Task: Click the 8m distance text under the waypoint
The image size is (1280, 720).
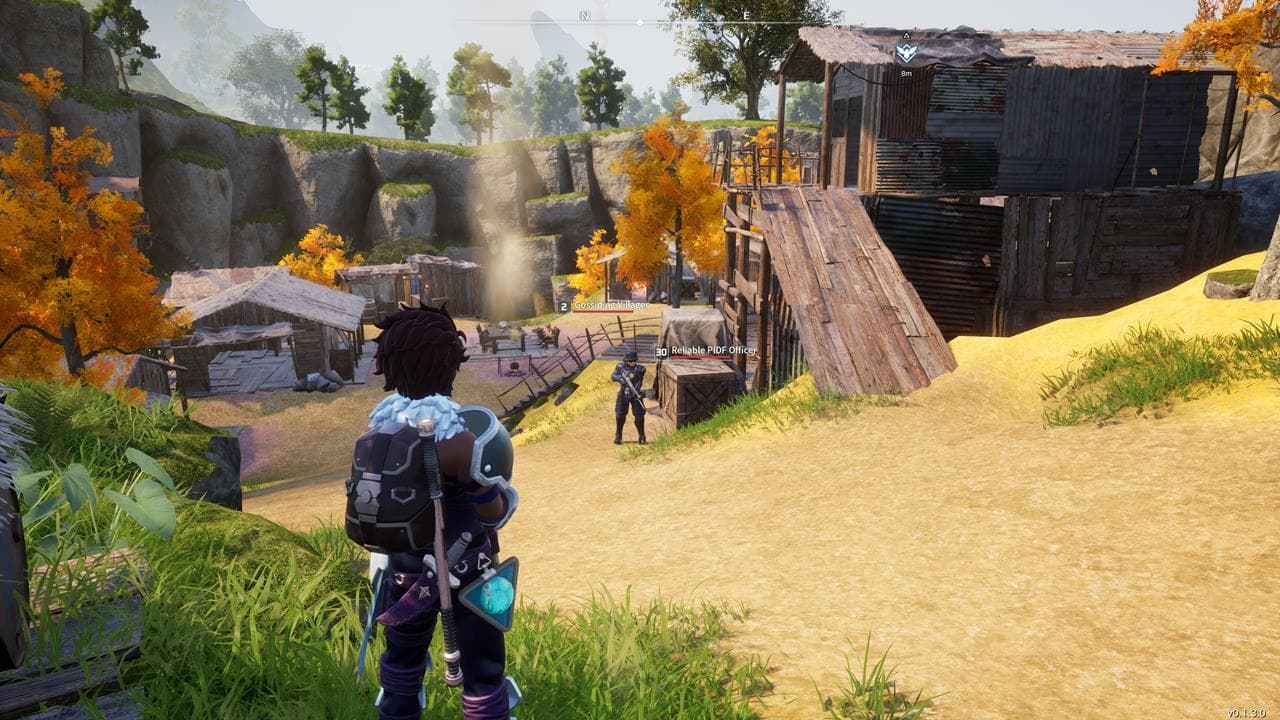Action: pos(906,73)
